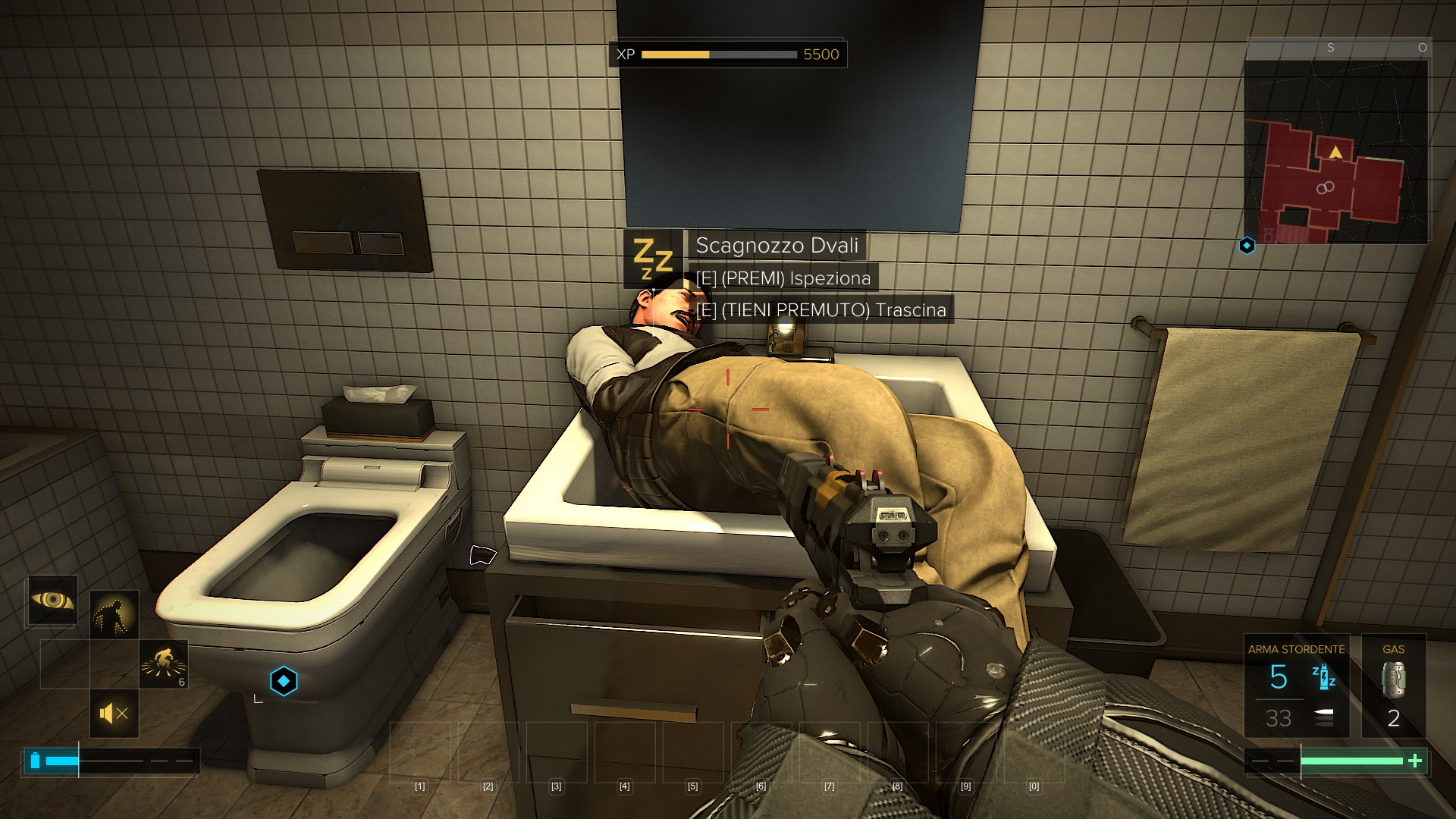Select the Arma Stordente weapon panel
The image size is (1456, 819).
[x=1296, y=686]
